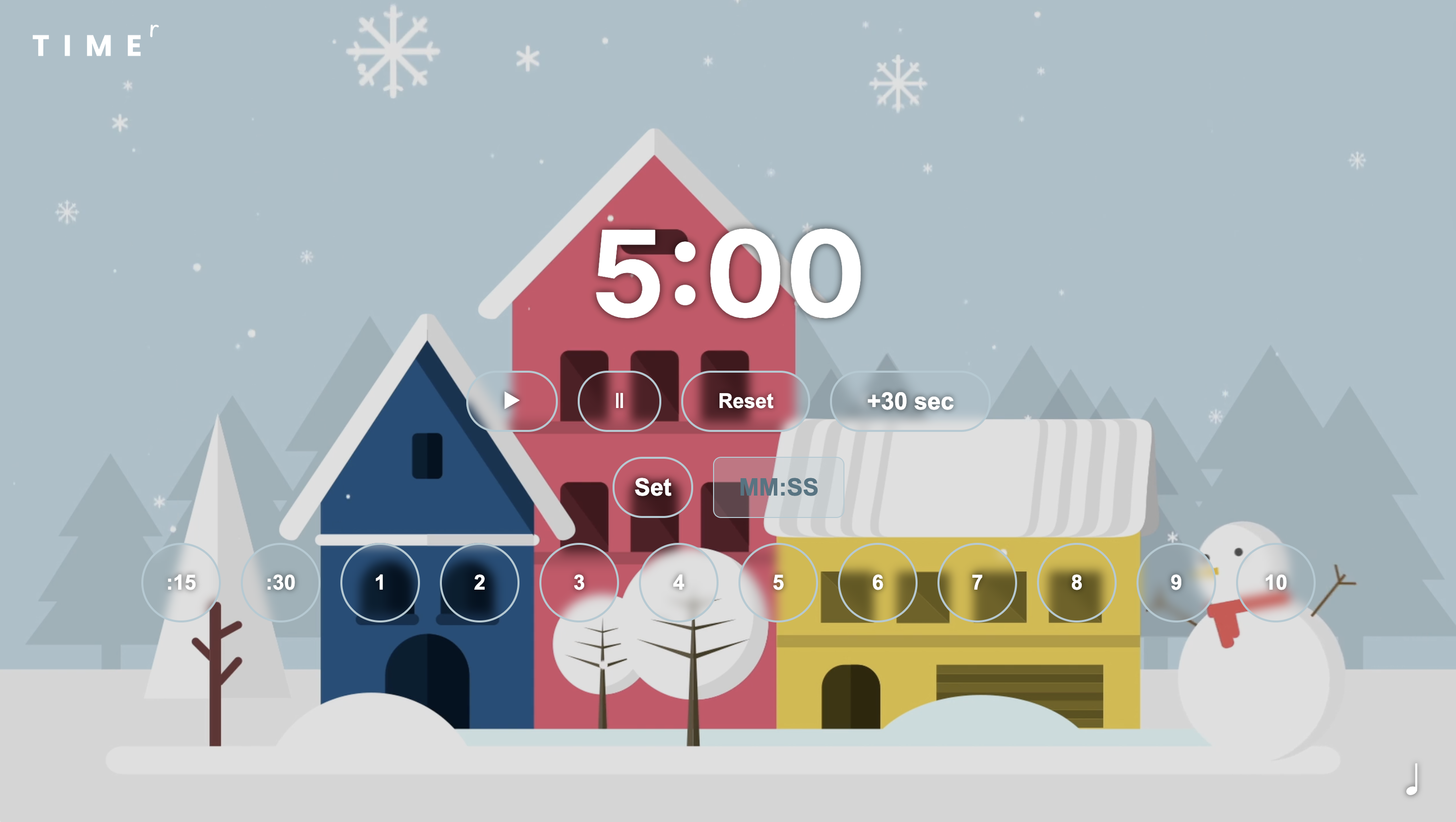Pick the 6 minute countdown option
This screenshot has height=822, width=1456.
tap(878, 582)
